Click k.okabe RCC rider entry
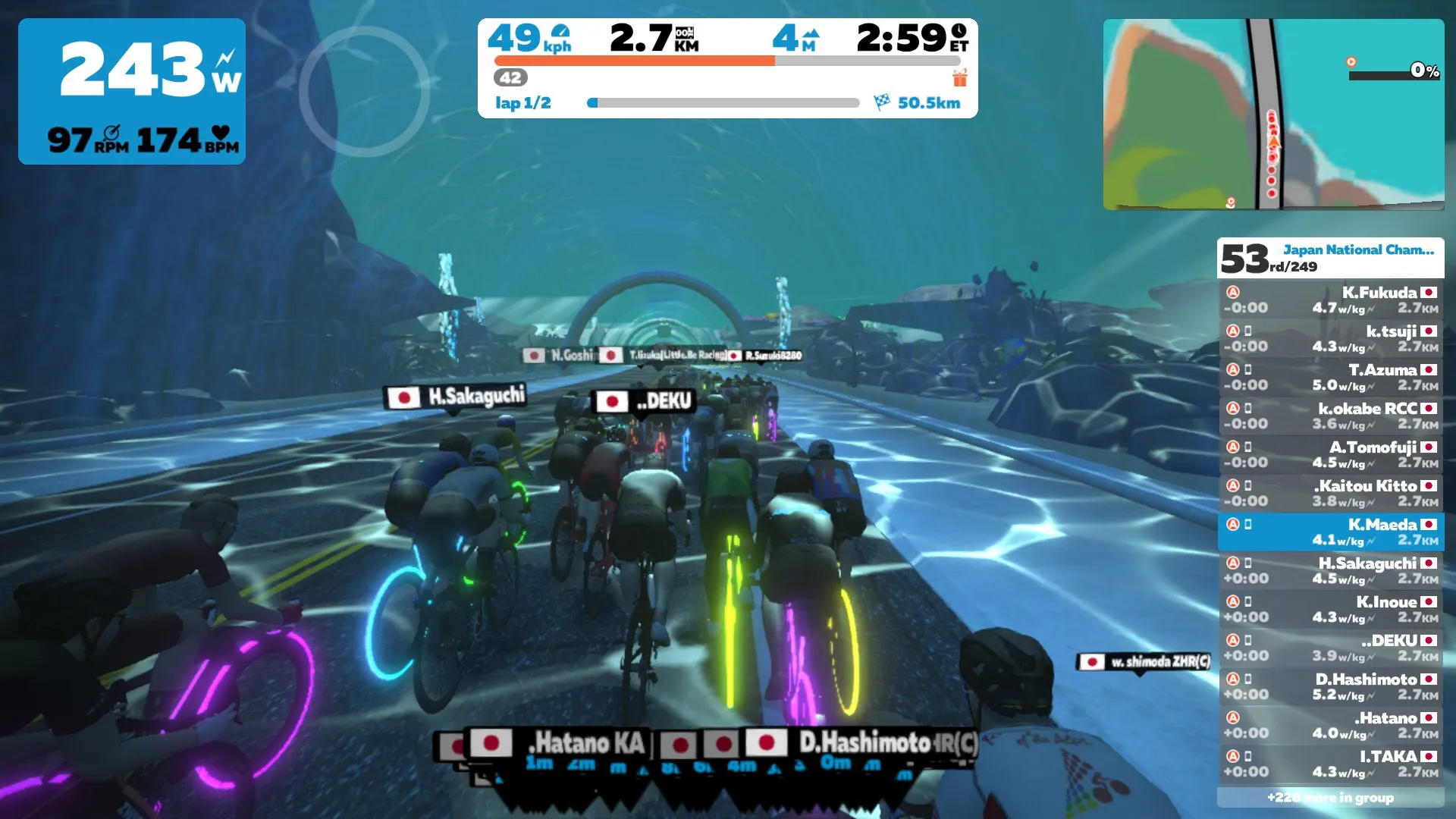 [1330, 416]
